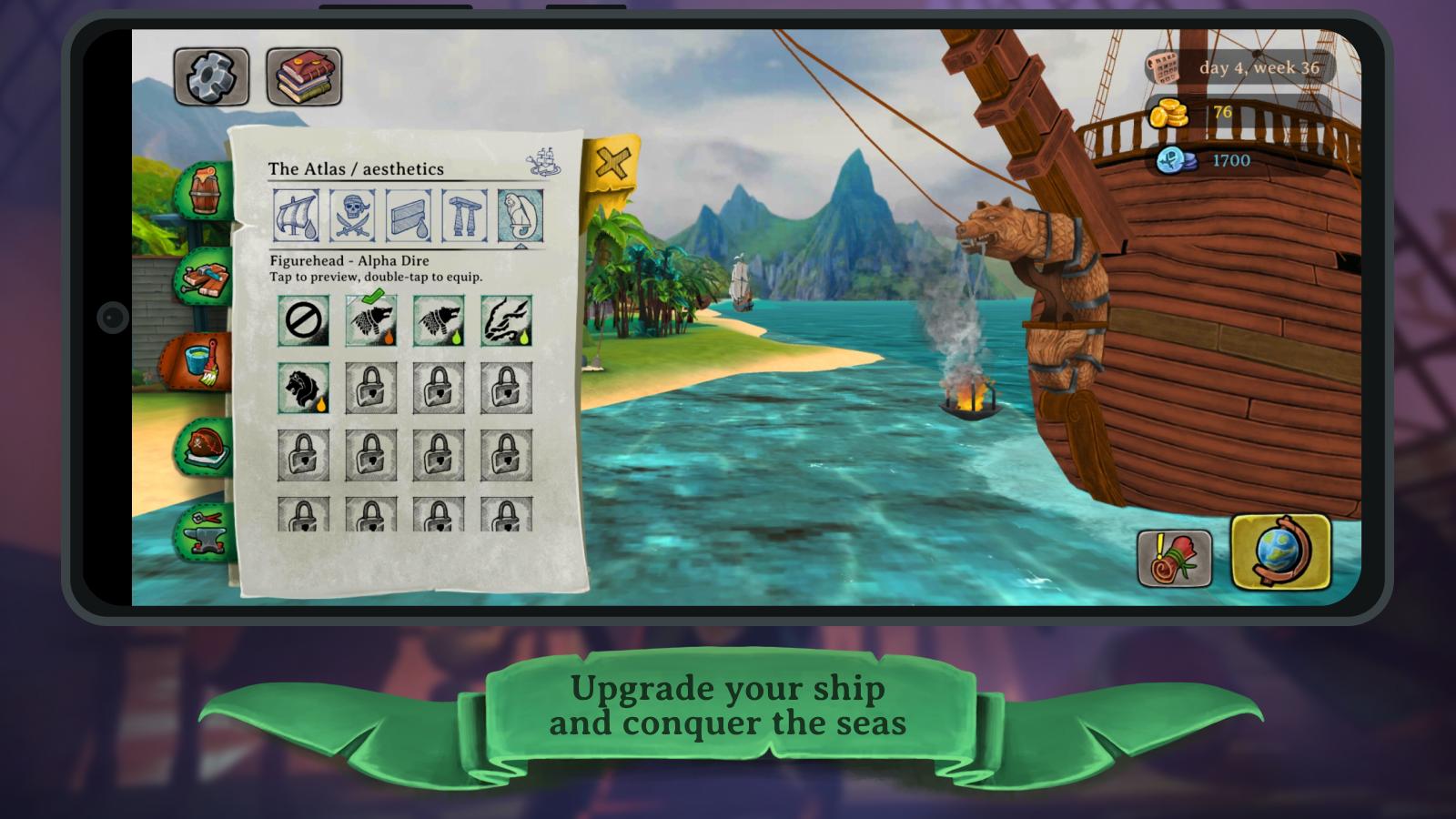1456x819 pixels.
Task: Select the paint bucket side tab
Action: pos(200,360)
